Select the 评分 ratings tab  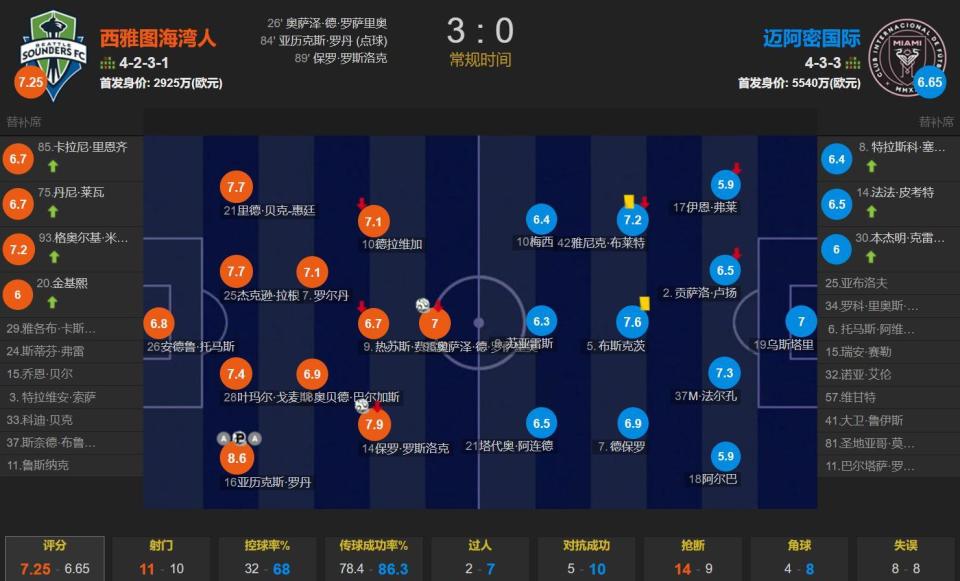click(54, 558)
